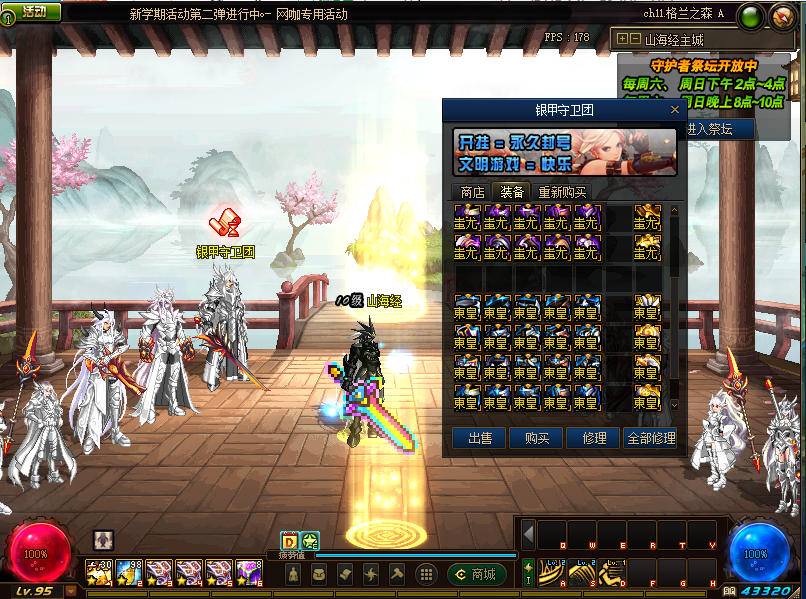Open the 重新购买 tab
The height and width of the screenshot is (599, 806).
(x=562, y=192)
